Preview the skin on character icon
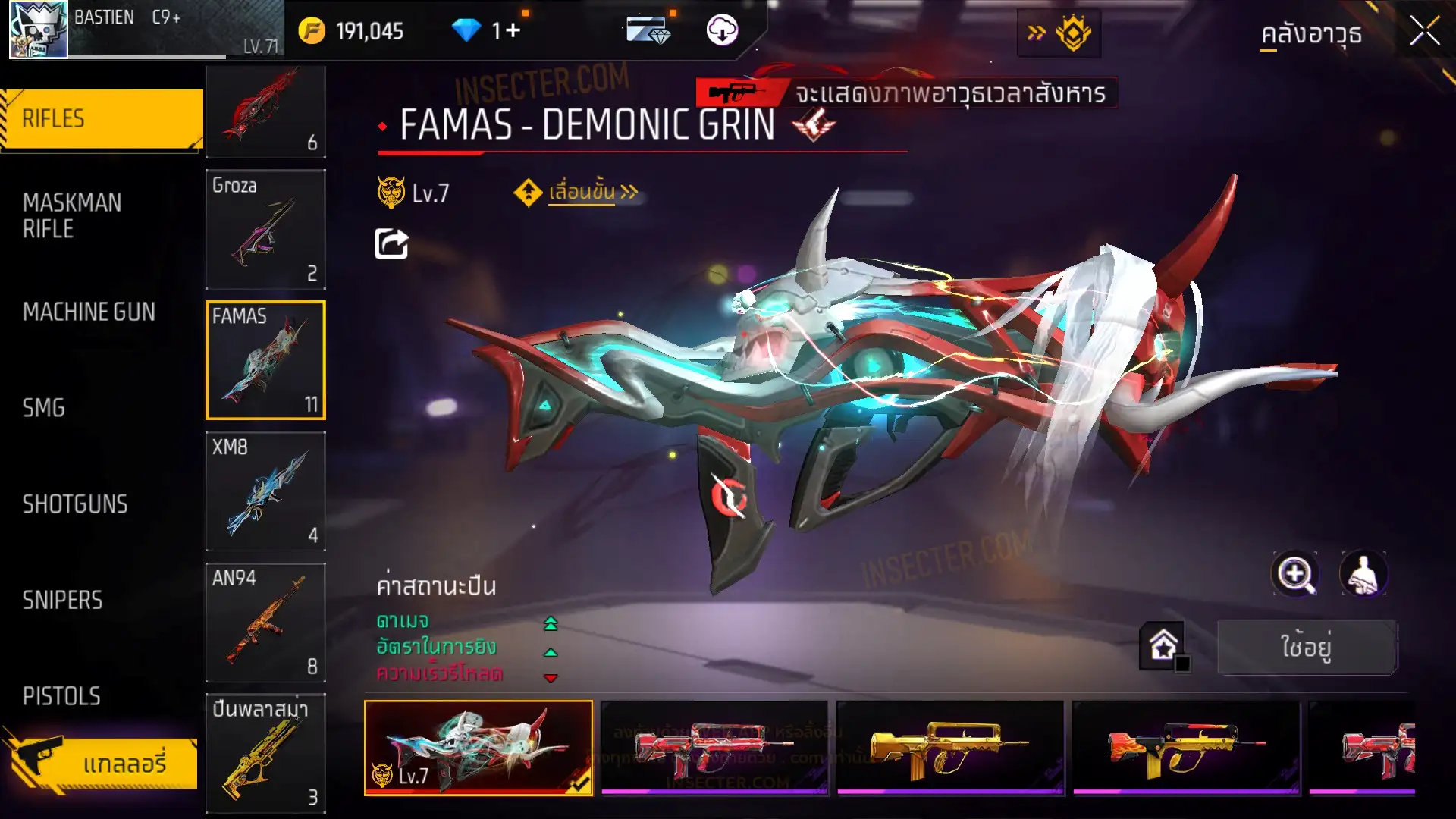Image resolution: width=1456 pixels, height=819 pixels. [x=1363, y=574]
